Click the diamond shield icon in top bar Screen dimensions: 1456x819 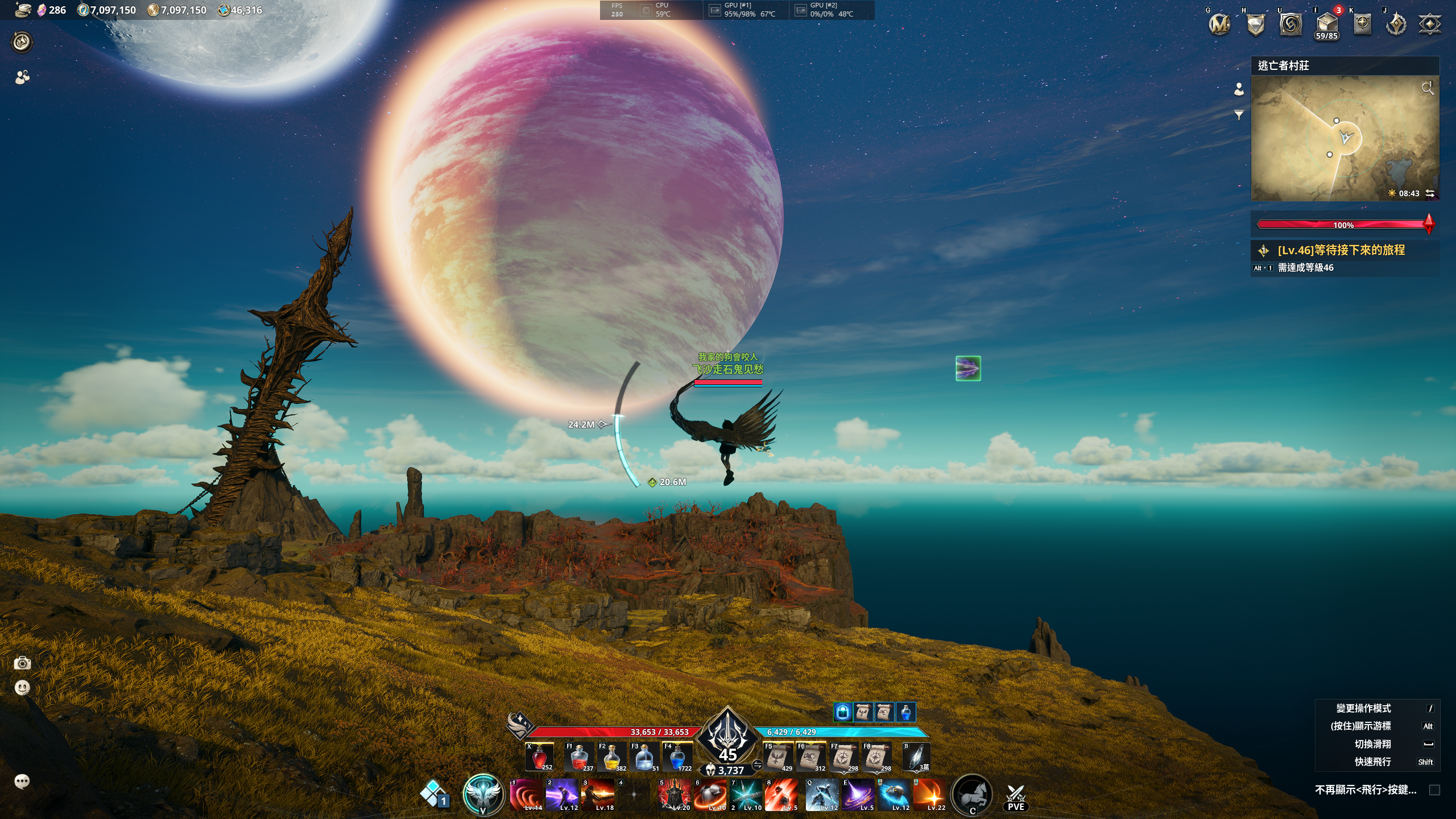pos(1255,24)
